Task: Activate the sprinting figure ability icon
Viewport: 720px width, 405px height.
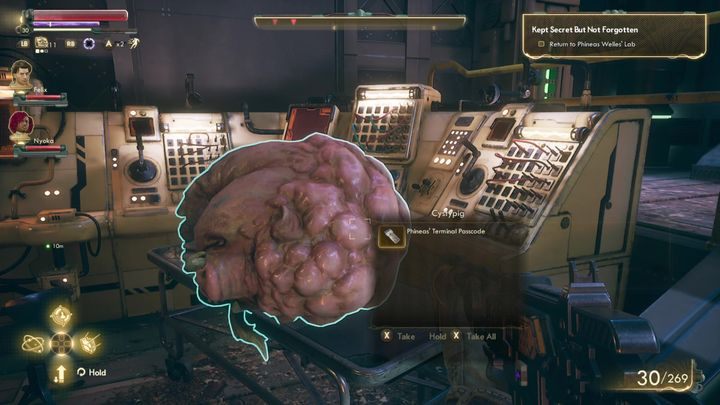Action: [133, 43]
